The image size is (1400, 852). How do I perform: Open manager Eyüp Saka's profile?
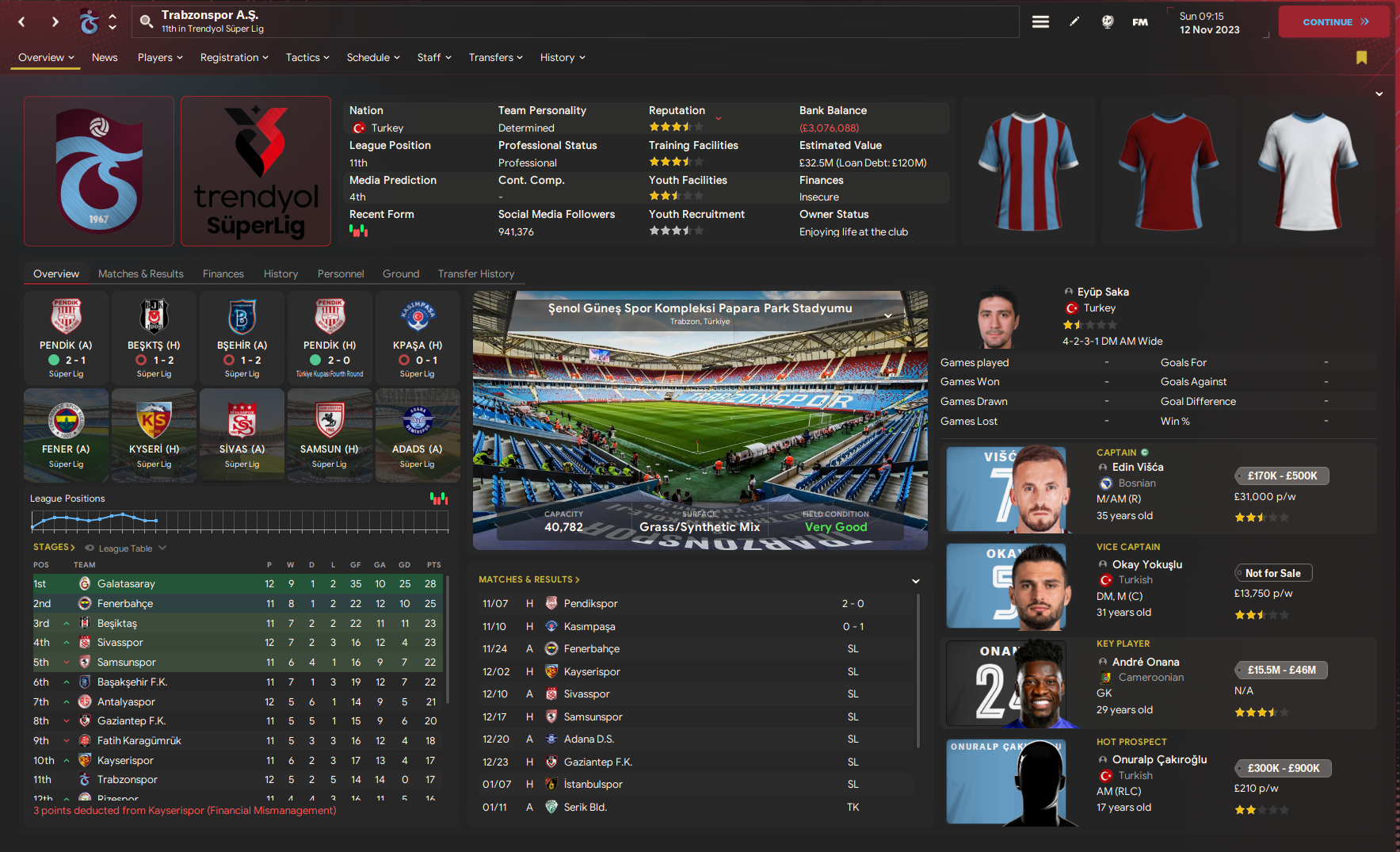[1103, 292]
